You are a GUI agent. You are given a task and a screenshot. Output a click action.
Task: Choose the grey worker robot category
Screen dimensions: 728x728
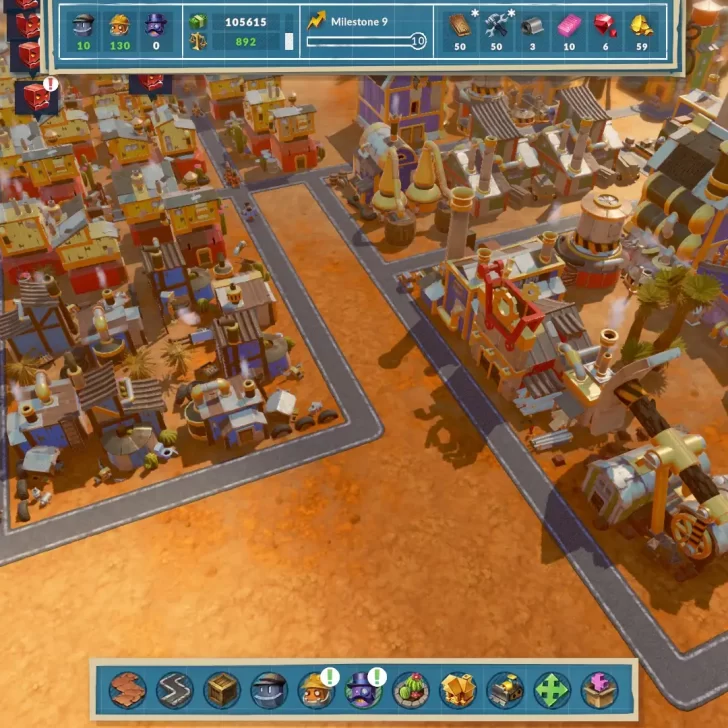coord(269,689)
